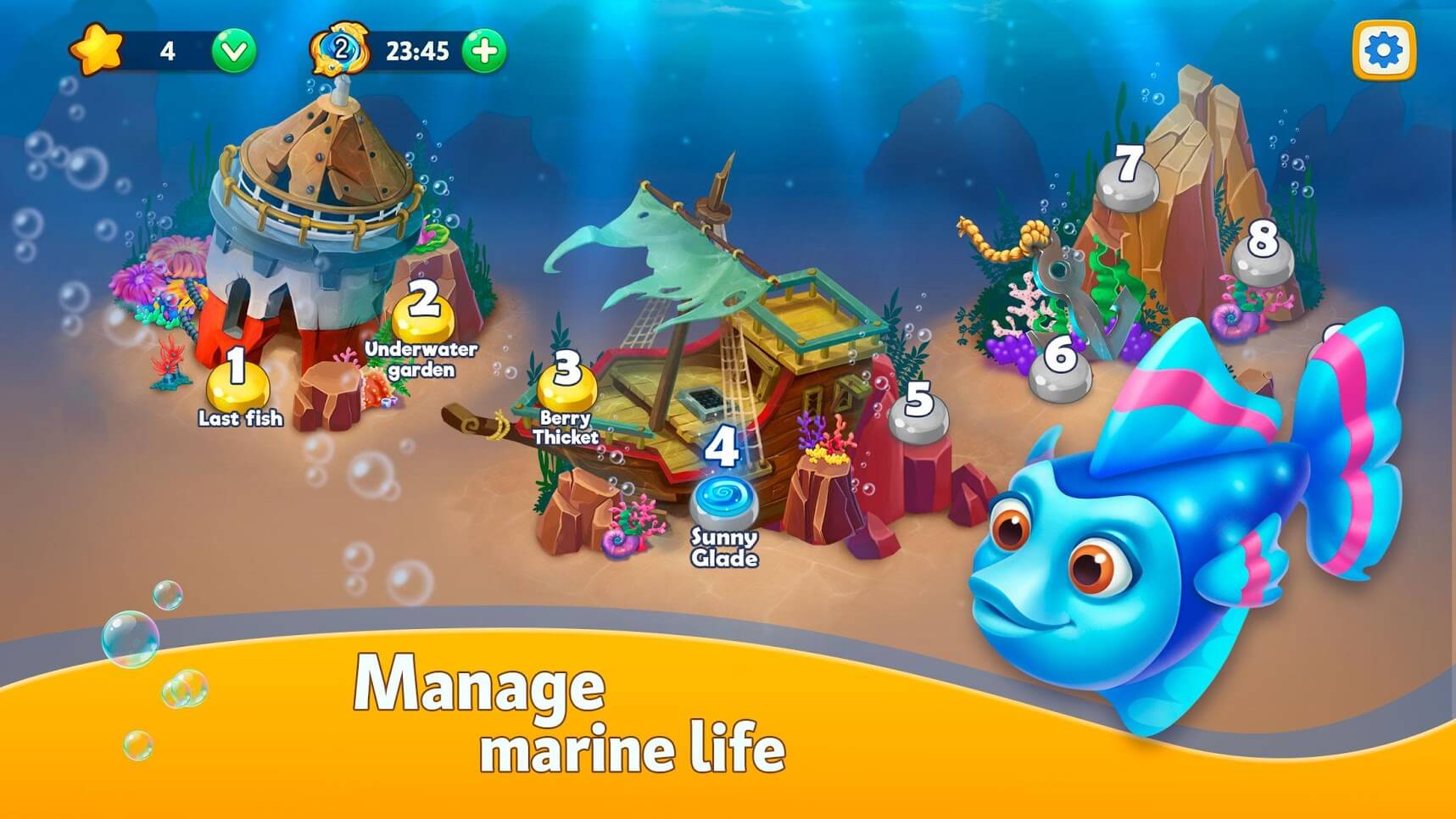This screenshot has width=1456, height=819.
Task: Tap the green plus button to add lives
Action: pyautogui.click(x=484, y=51)
